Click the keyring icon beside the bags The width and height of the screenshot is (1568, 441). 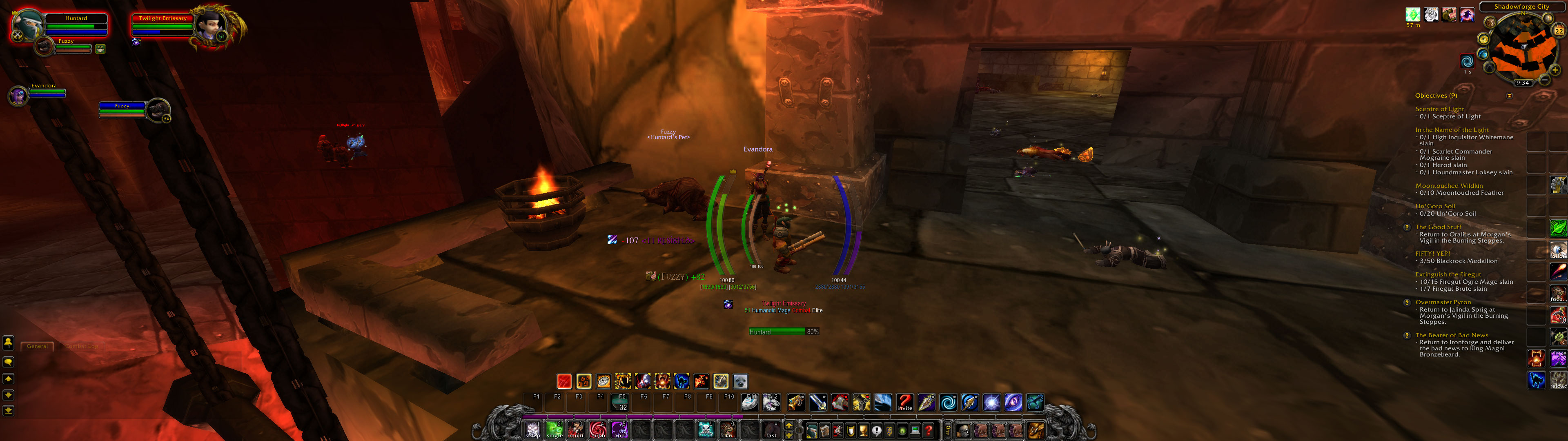[948, 431]
